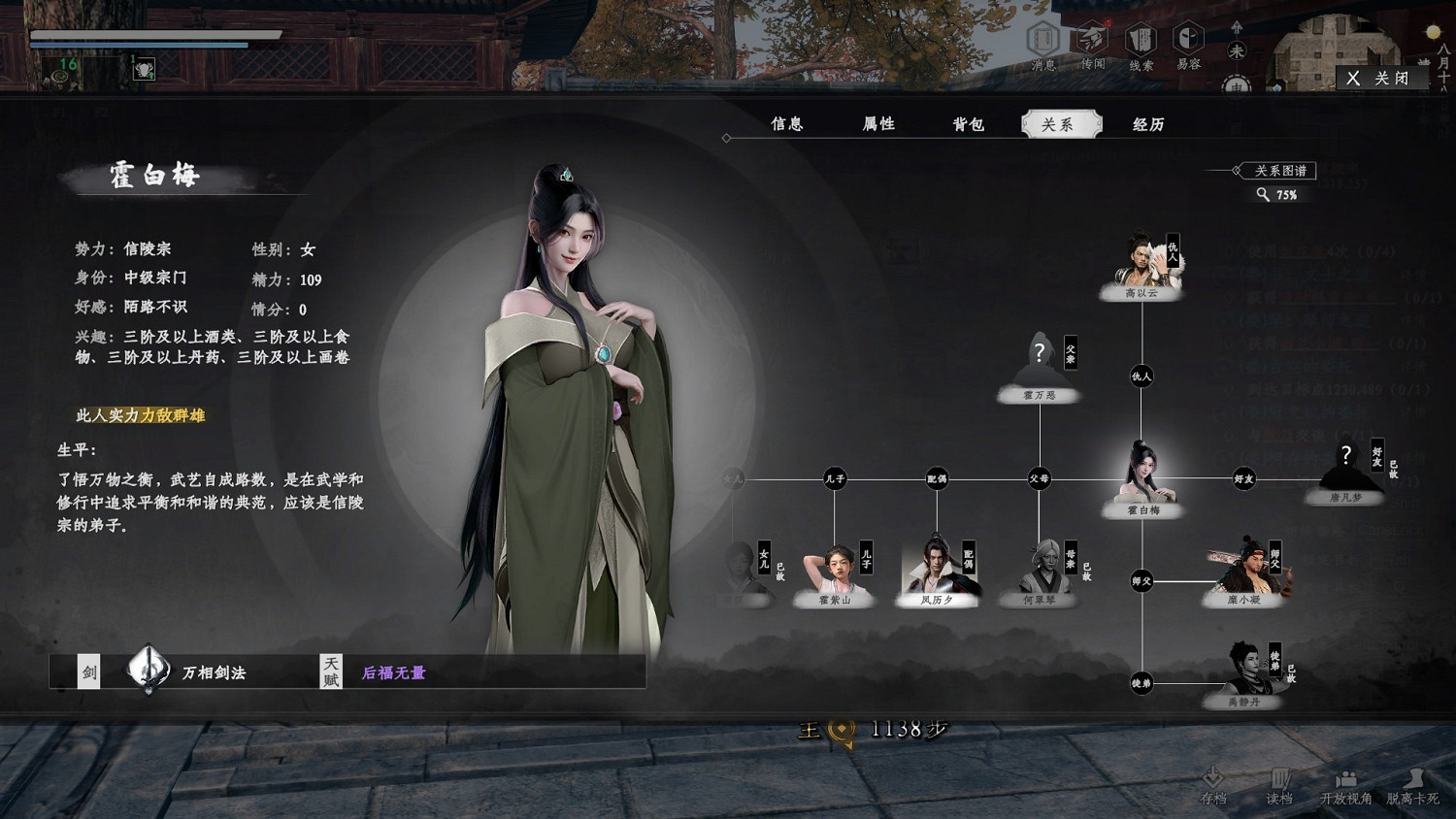Open the 属性 attributes tab
Viewport: 1456px width, 819px height.
[878, 124]
